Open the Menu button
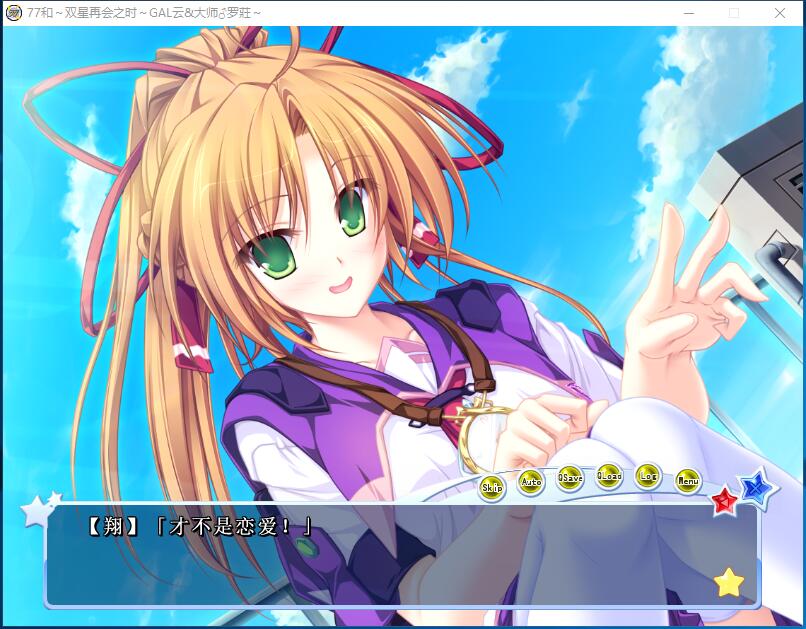 tap(687, 481)
